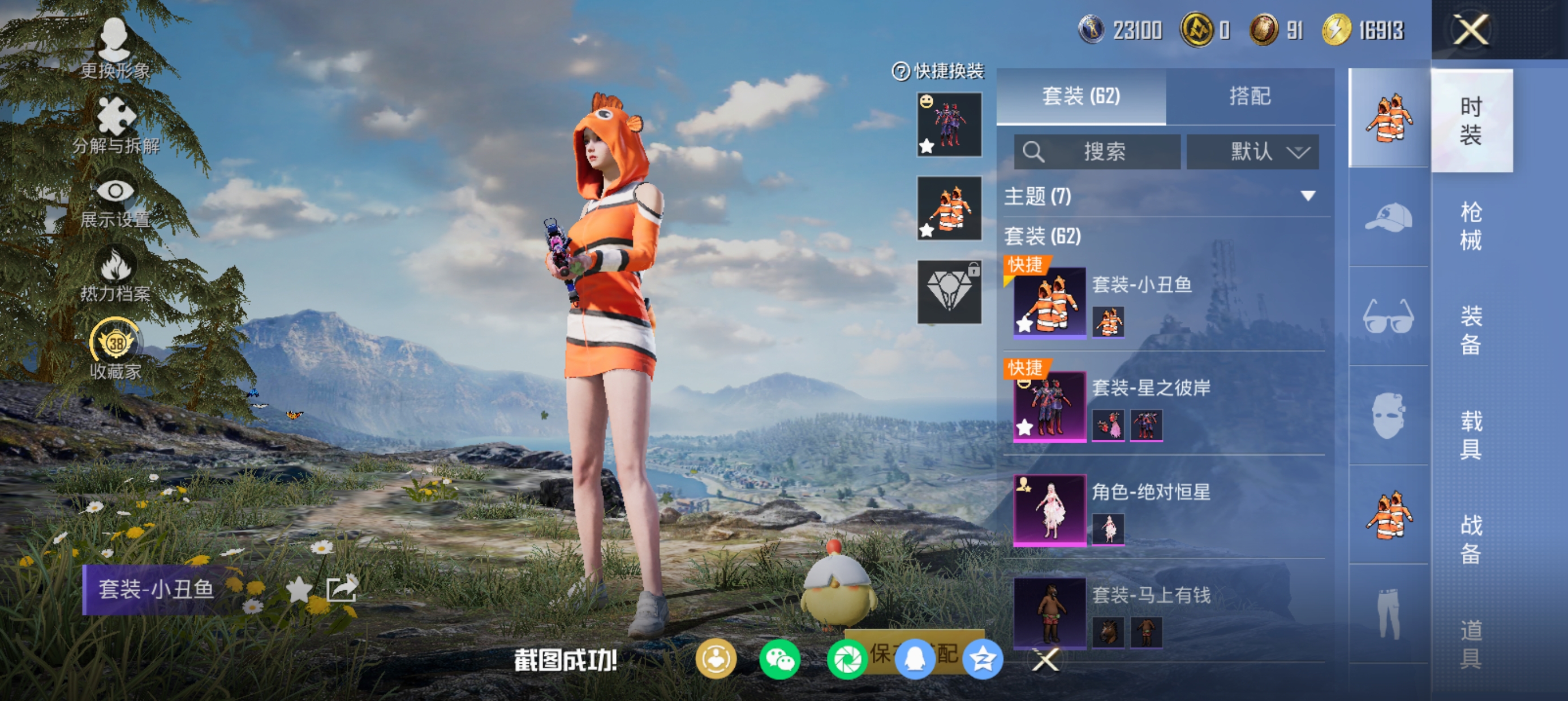Open the 收藏家 collector badge
This screenshot has height=701, width=1568.
click(x=115, y=349)
